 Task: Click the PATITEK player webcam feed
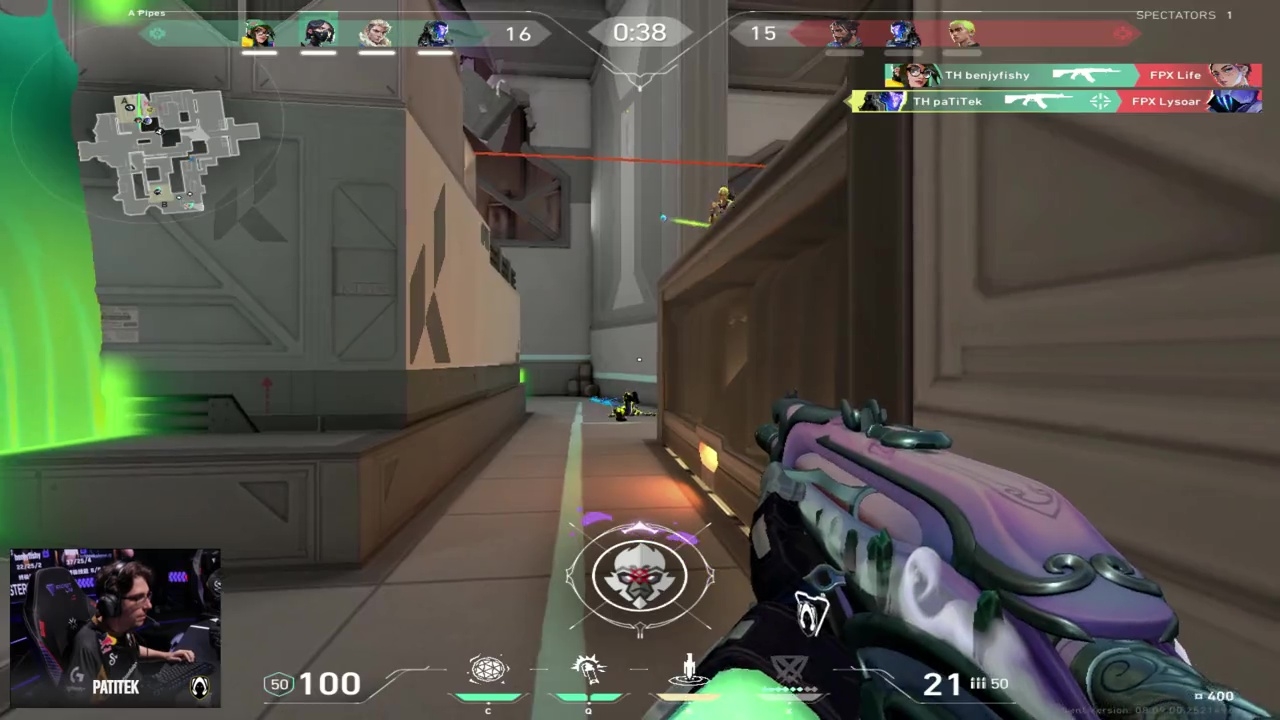(115, 627)
